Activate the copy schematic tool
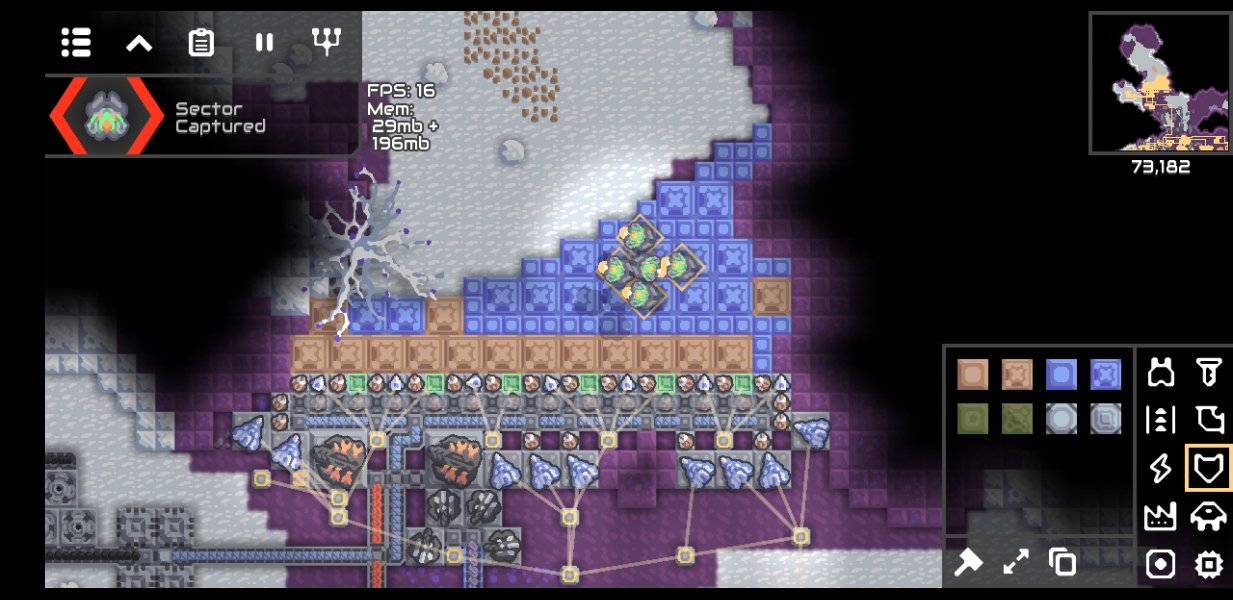The height and width of the screenshot is (600, 1233). point(1062,562)
